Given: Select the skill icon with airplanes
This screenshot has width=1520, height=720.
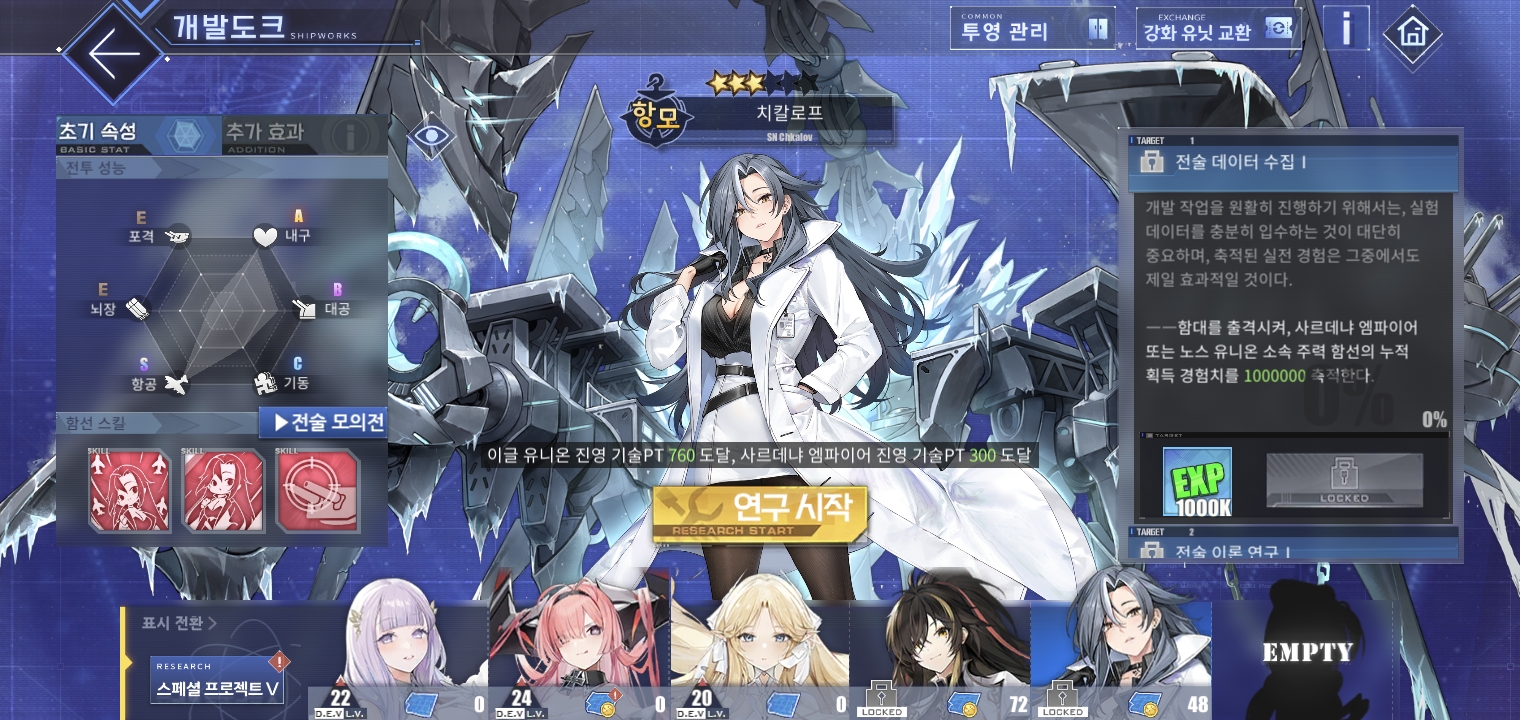Looking at the screenshot, I should [129, 490].
